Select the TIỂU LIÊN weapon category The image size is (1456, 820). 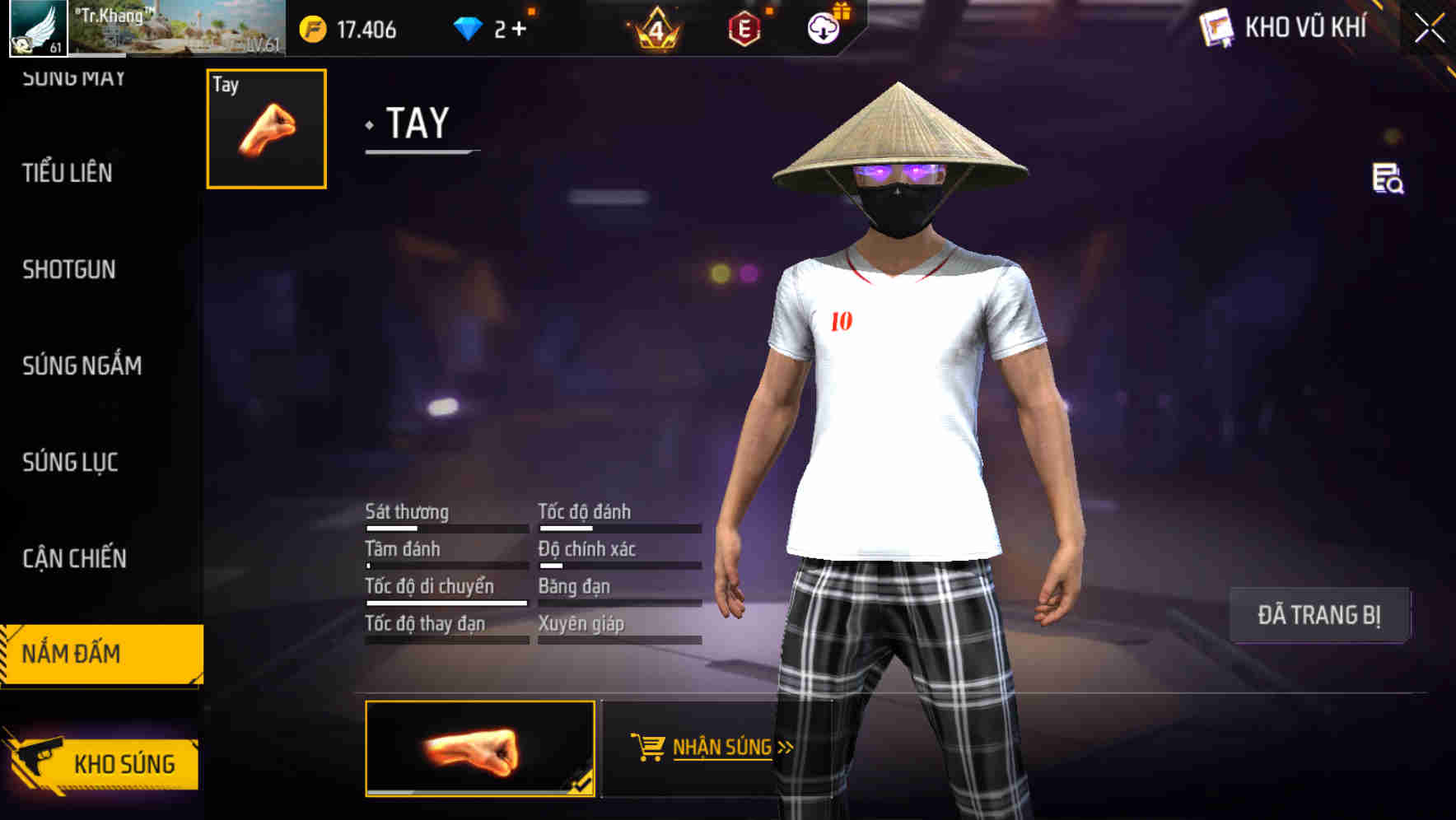point(68,173)
